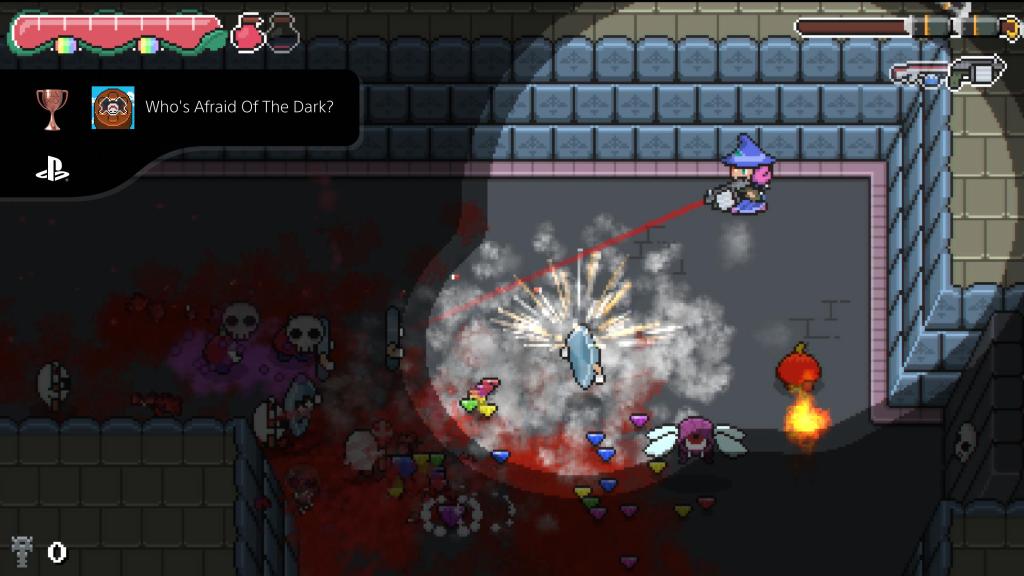Select the full red health potion
Viewport: 1024px width, 576px height.
coord(248,33)
